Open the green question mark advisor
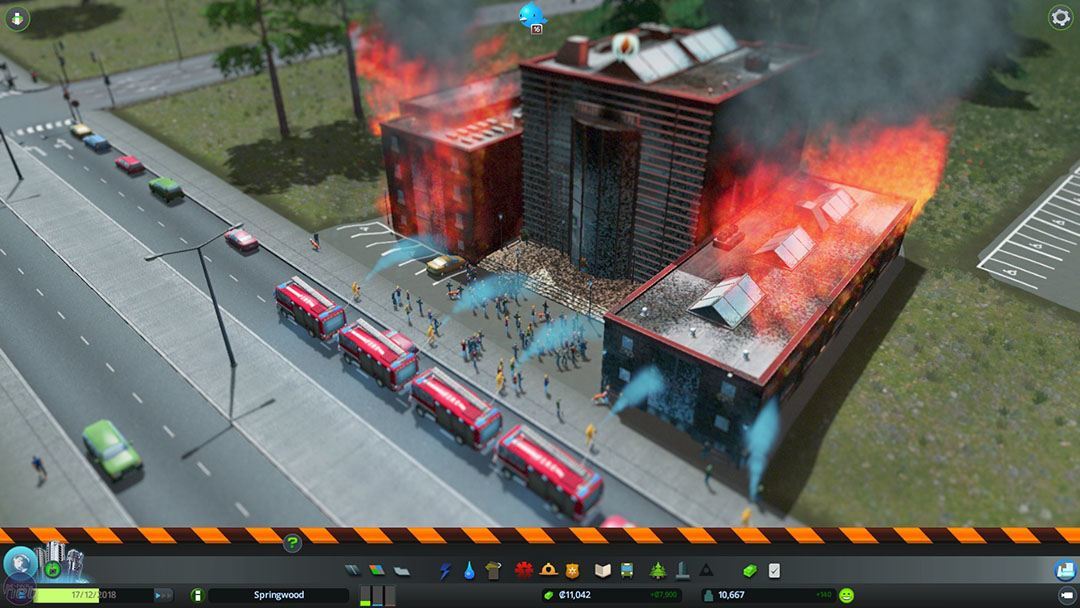 click(x=292, y=543)
